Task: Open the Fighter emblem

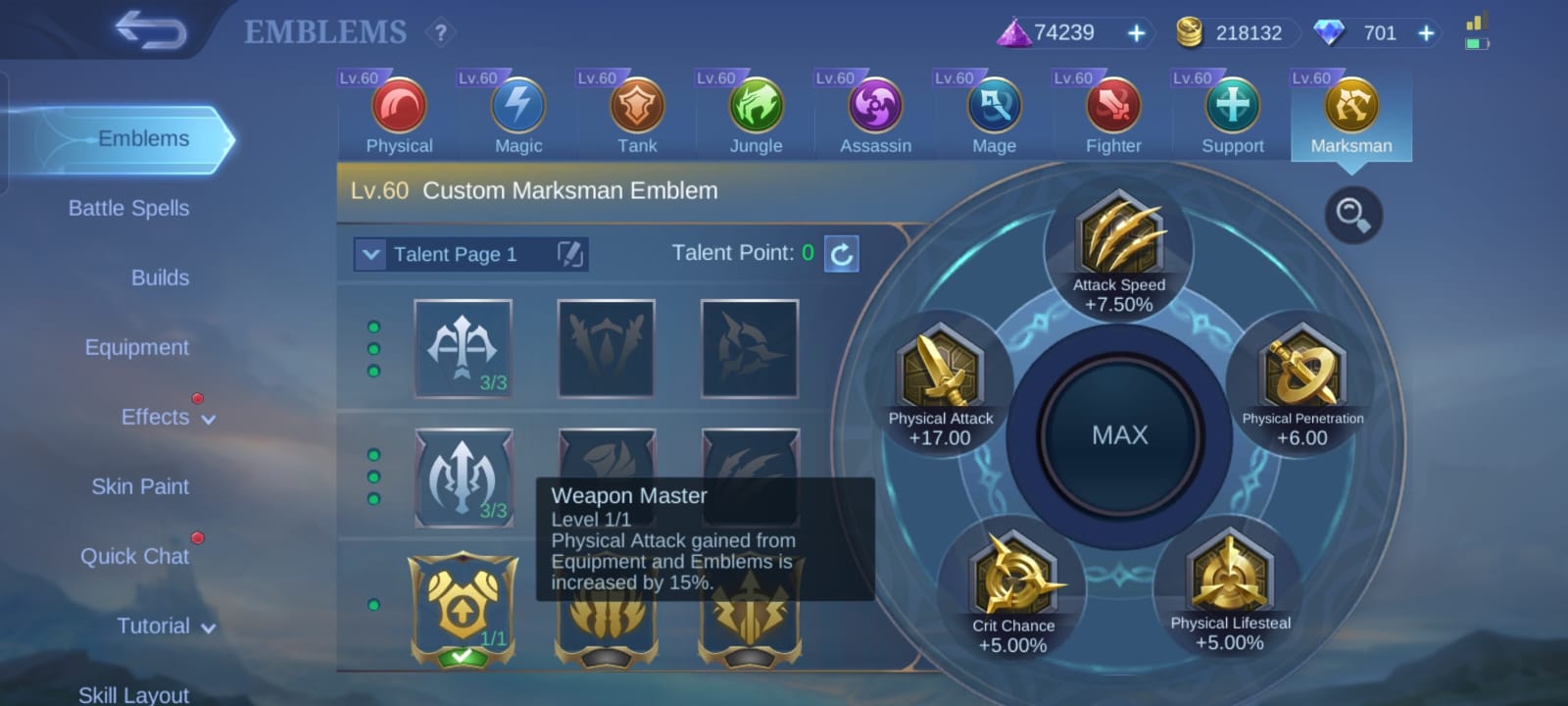Action: coord(1112,110)
